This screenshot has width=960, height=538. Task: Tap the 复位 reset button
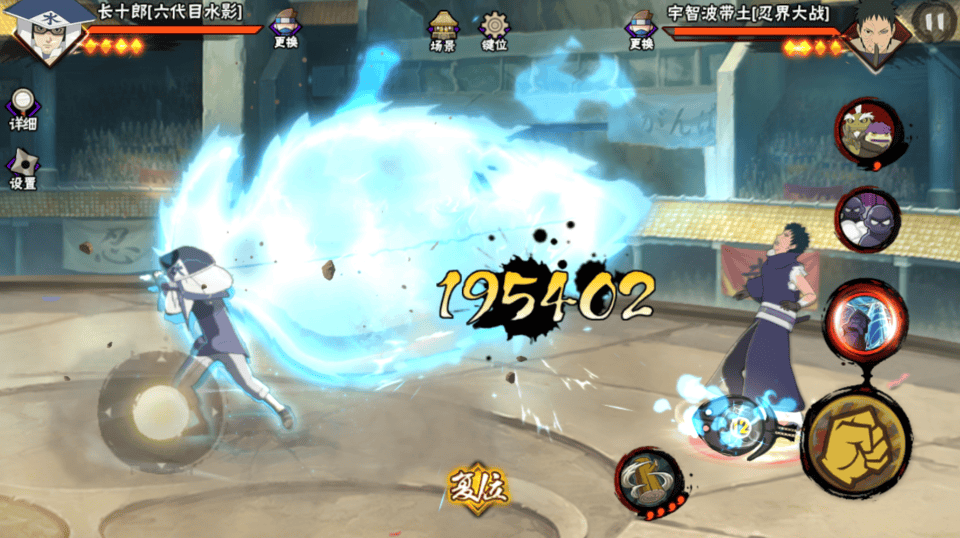click(x=478, y=488)
